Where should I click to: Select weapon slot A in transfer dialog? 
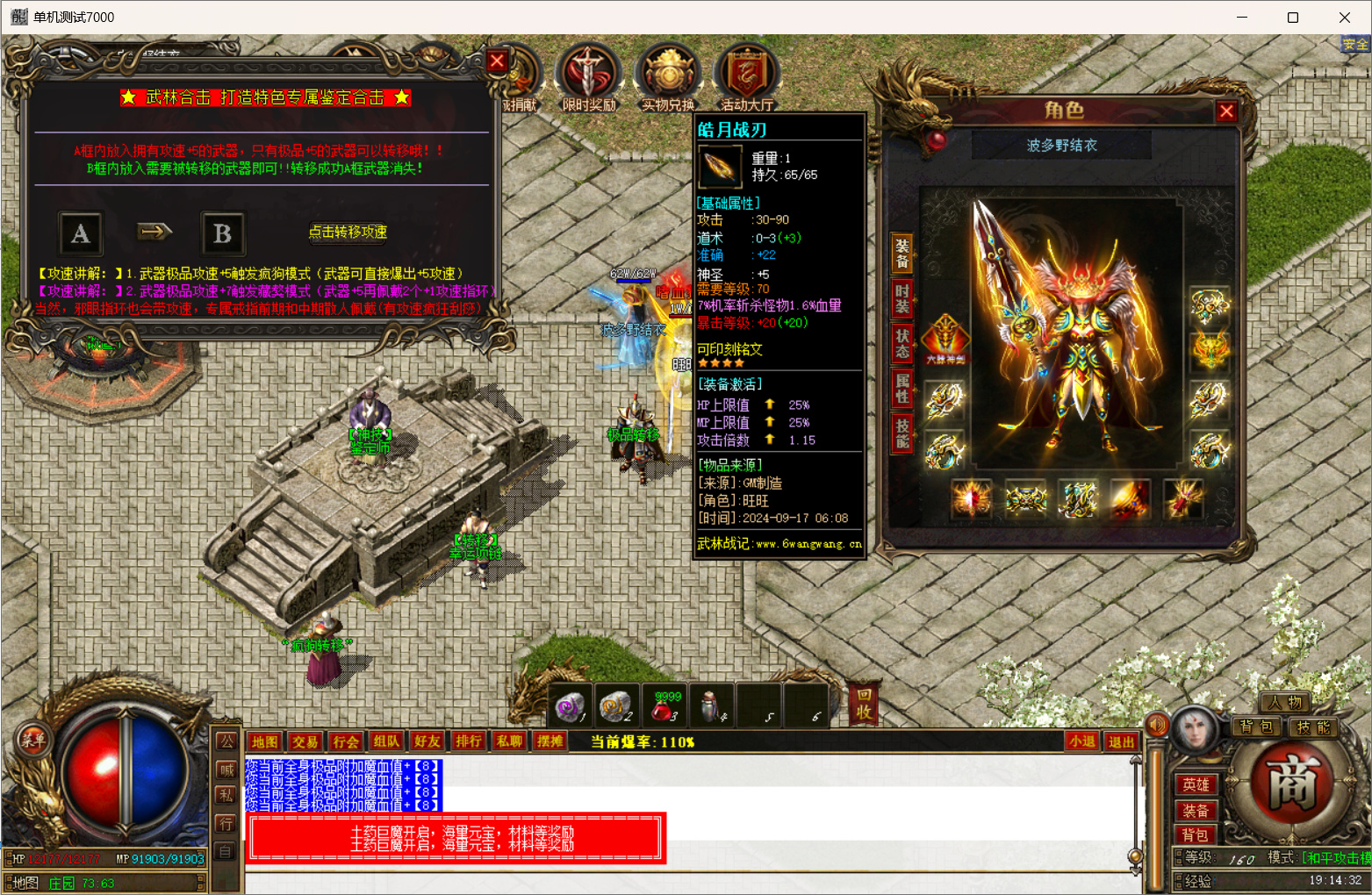pos(81,233)
